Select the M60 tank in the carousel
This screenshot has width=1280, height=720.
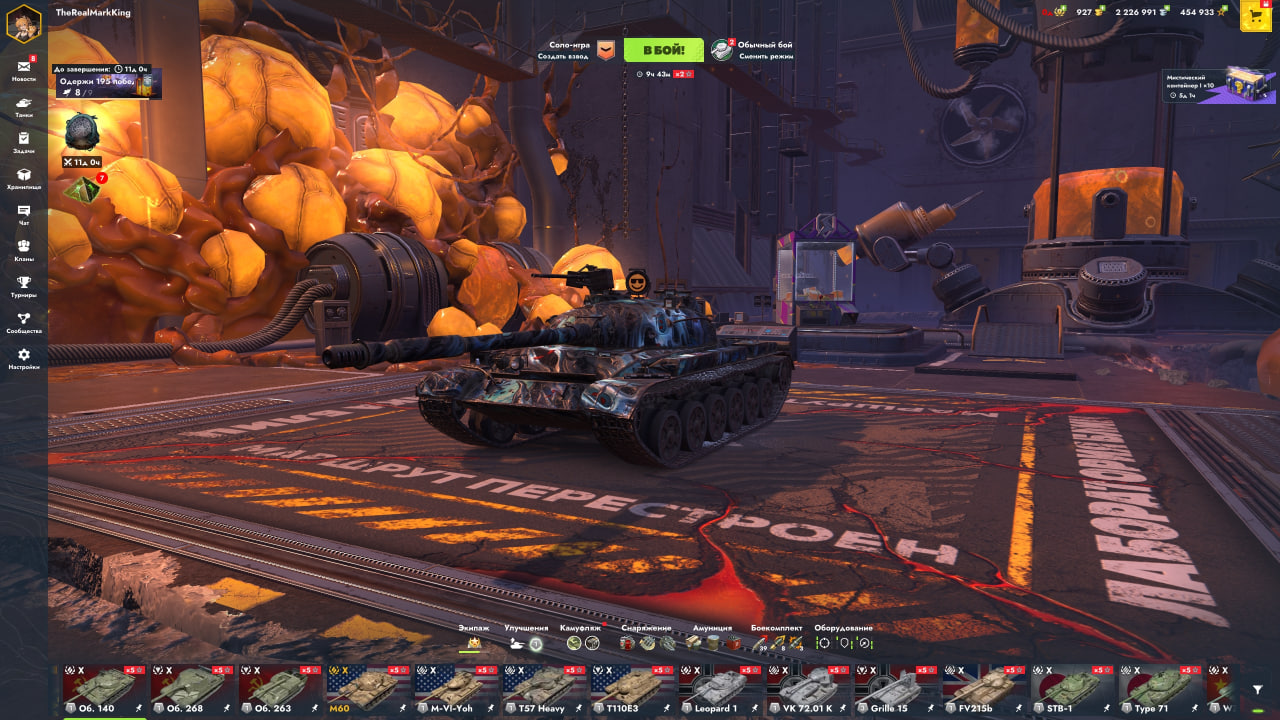366,688
